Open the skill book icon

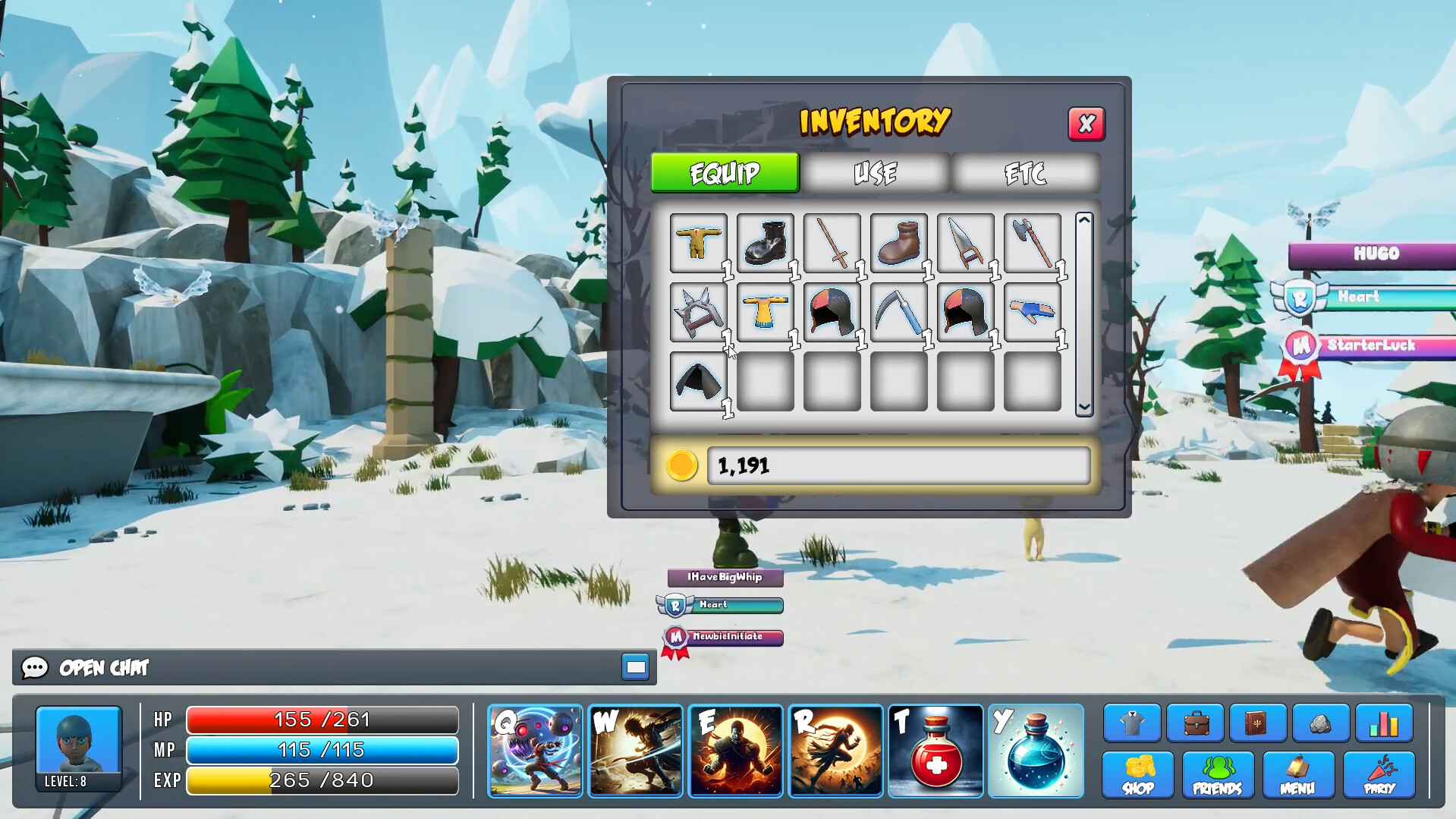click(1256, 723)
